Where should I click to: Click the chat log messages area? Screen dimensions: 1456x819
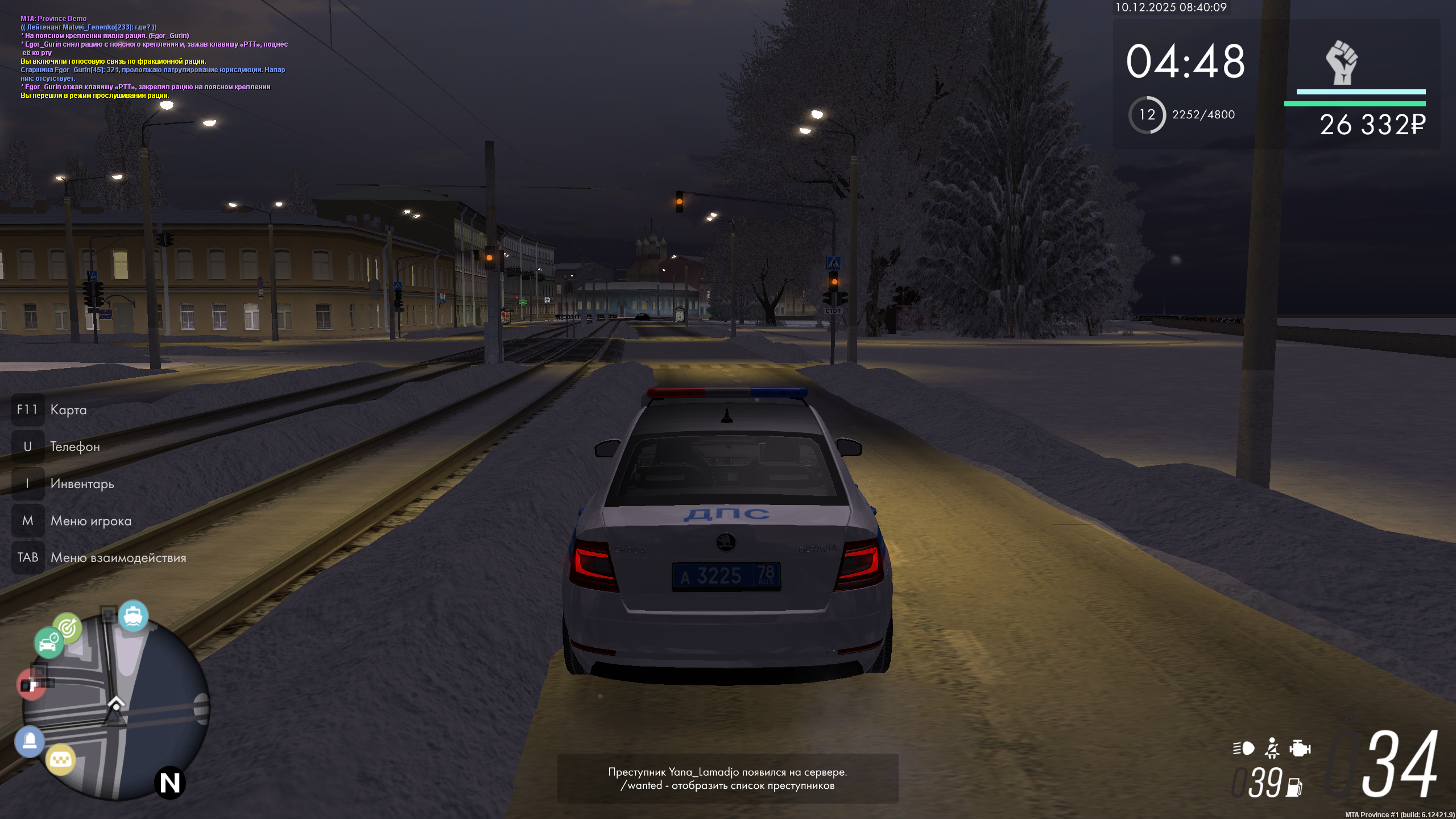(154, 57)
